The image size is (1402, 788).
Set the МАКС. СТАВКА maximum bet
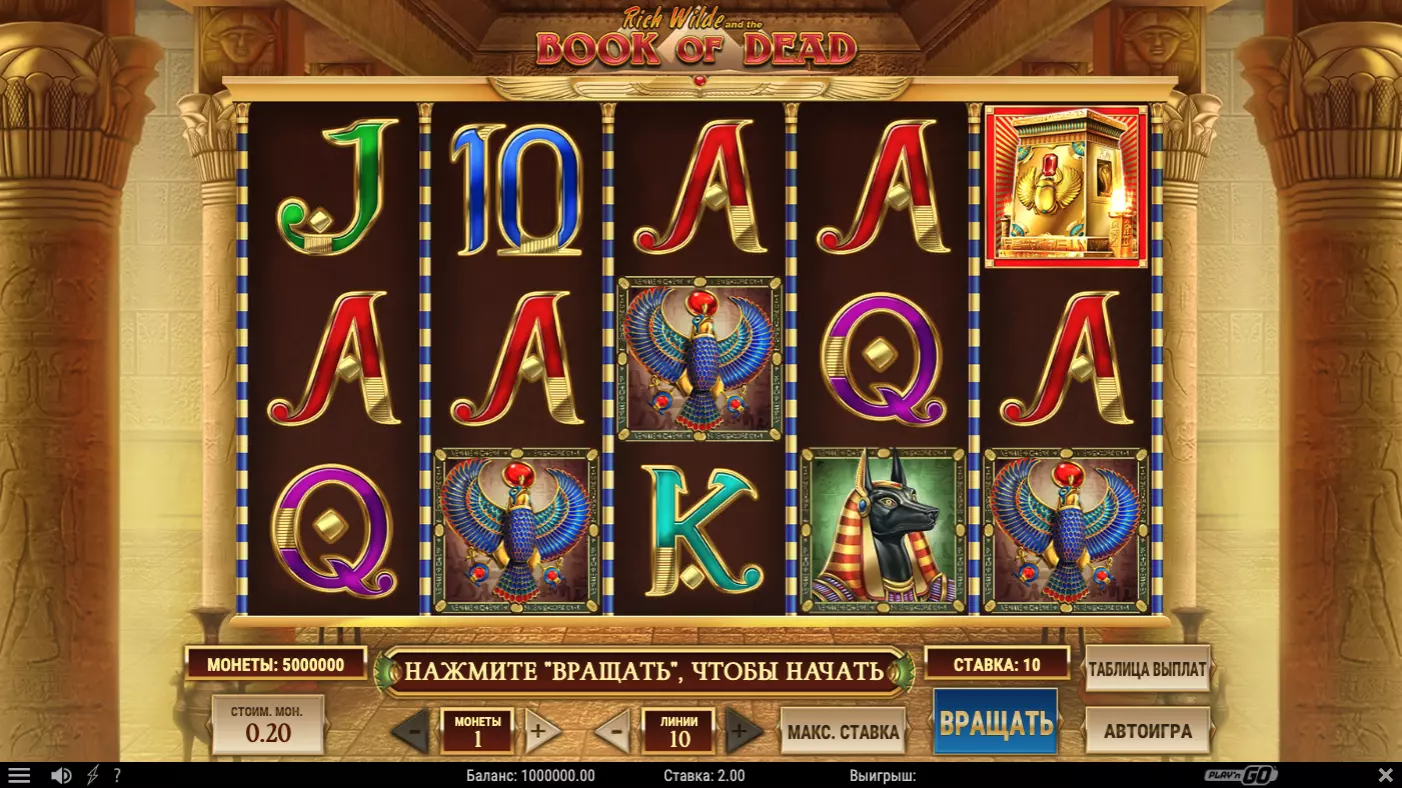843,732
